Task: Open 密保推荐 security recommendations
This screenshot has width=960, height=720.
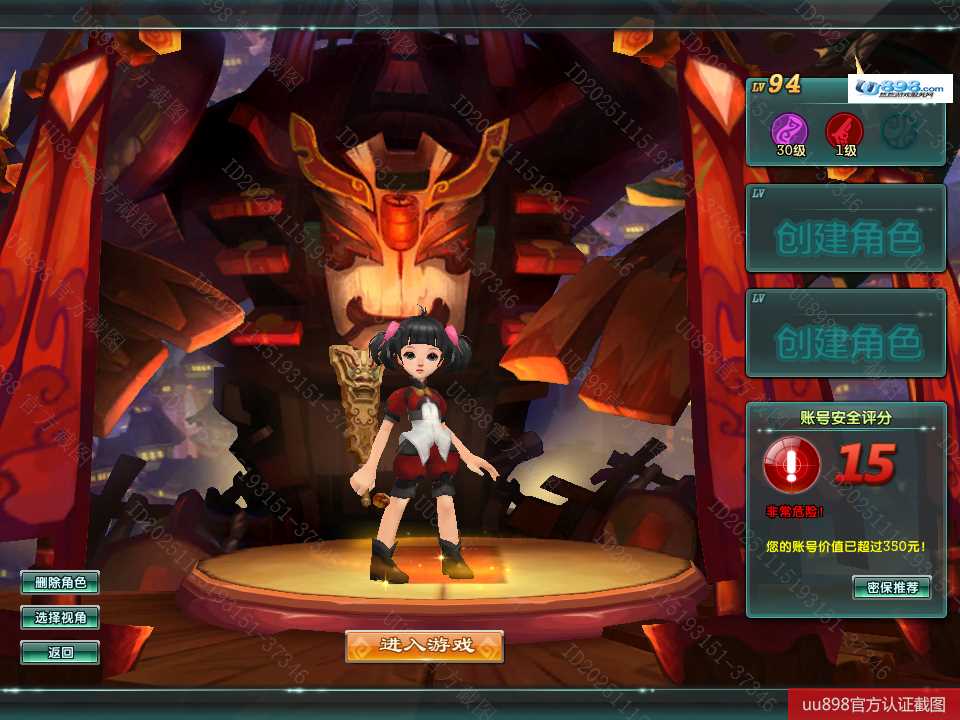Action: coord(892,587)
